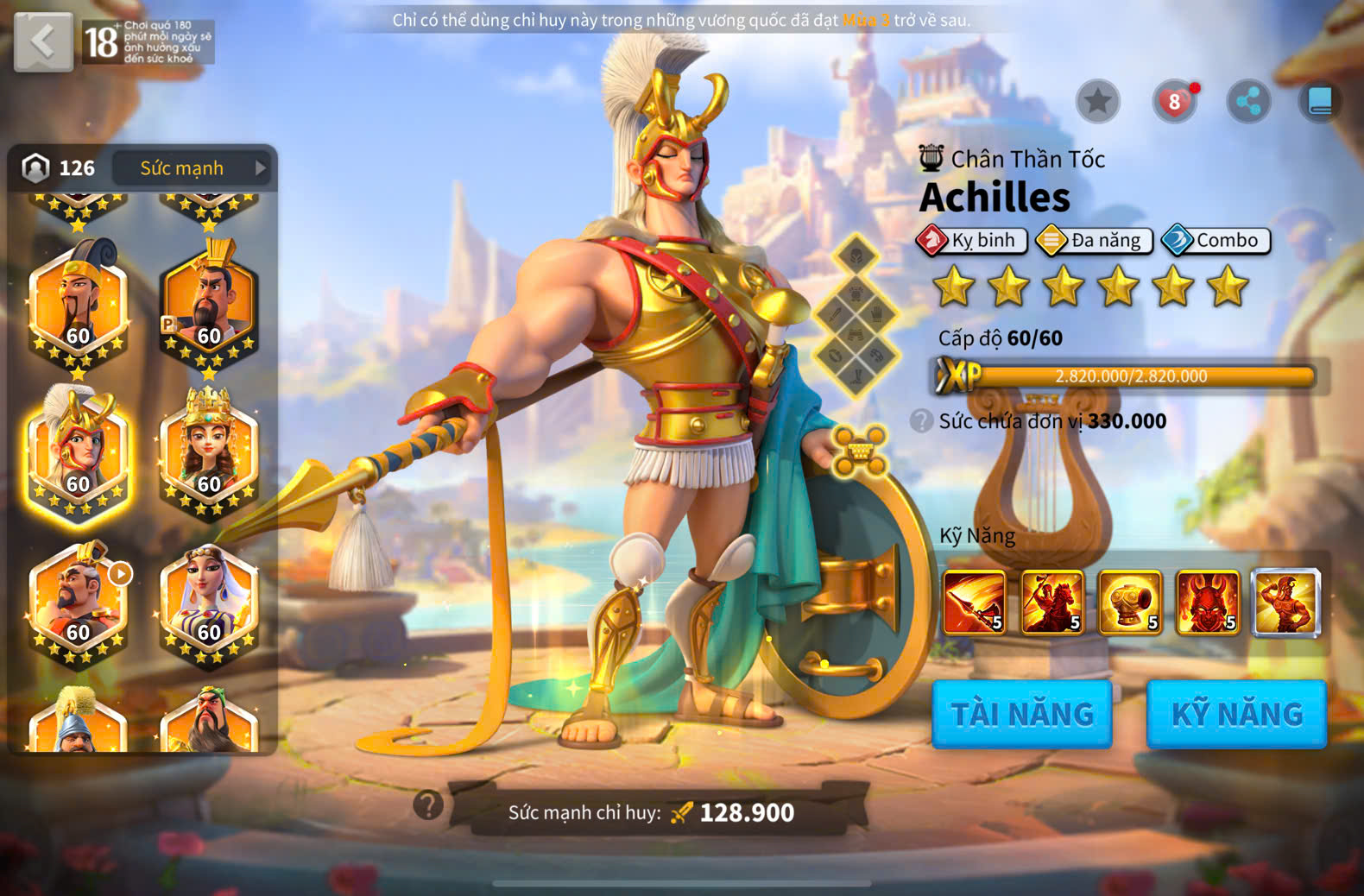Share commander via the share icon

click(1248, 102)
